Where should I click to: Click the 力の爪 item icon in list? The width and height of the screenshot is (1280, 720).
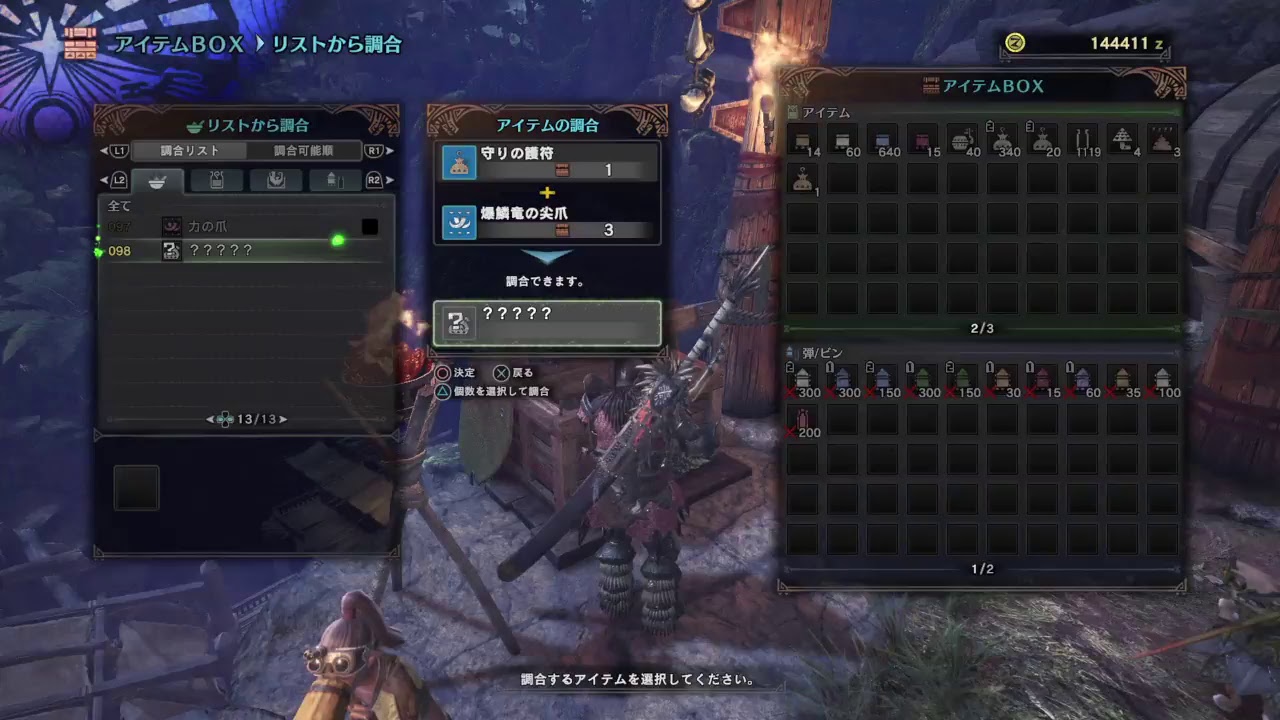point(171,226)
